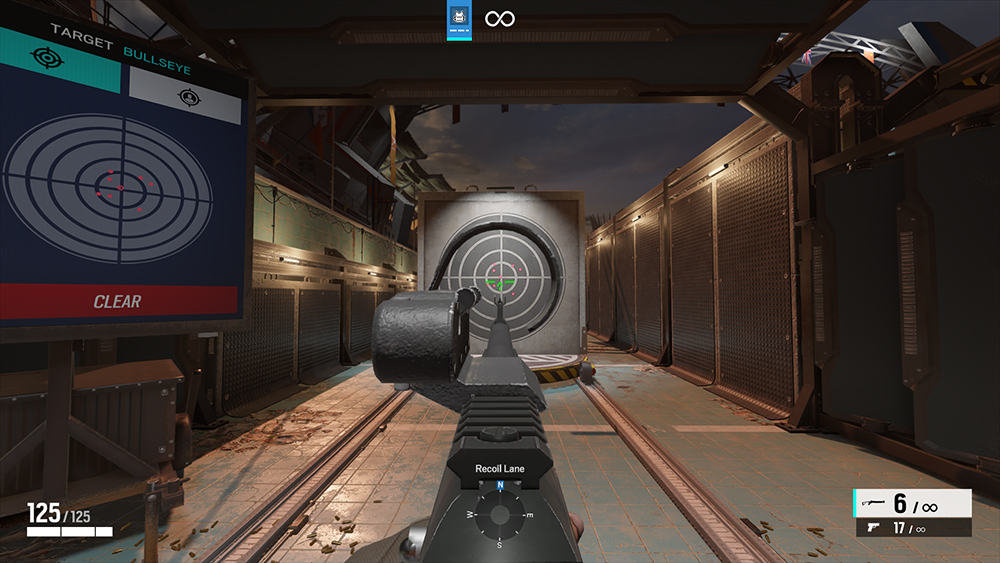Screen dimensions: 1000x563
Task: Select the teal bullseye target tab
Action: click(x=60, y=59)
